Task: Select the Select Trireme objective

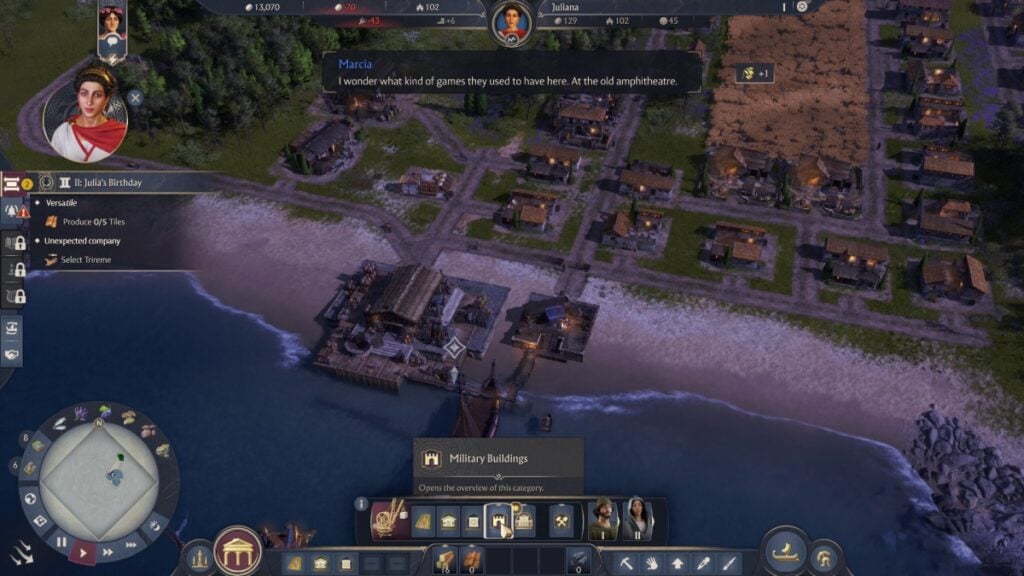Action: 86,260
